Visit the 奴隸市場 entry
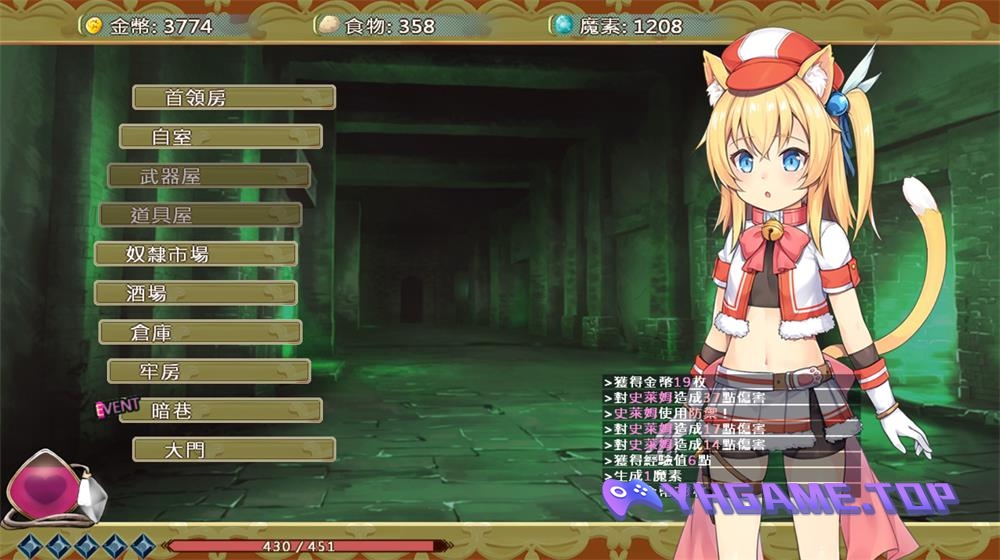 (196, 254)
